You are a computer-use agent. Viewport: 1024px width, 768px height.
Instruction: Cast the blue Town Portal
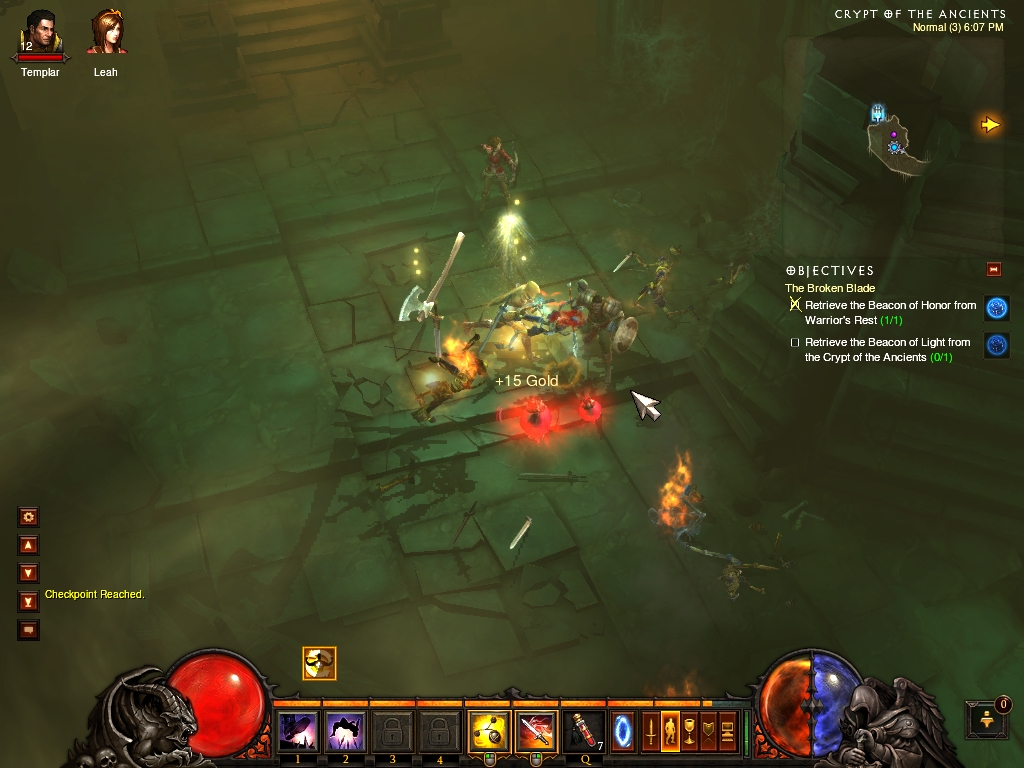point(623,732)
